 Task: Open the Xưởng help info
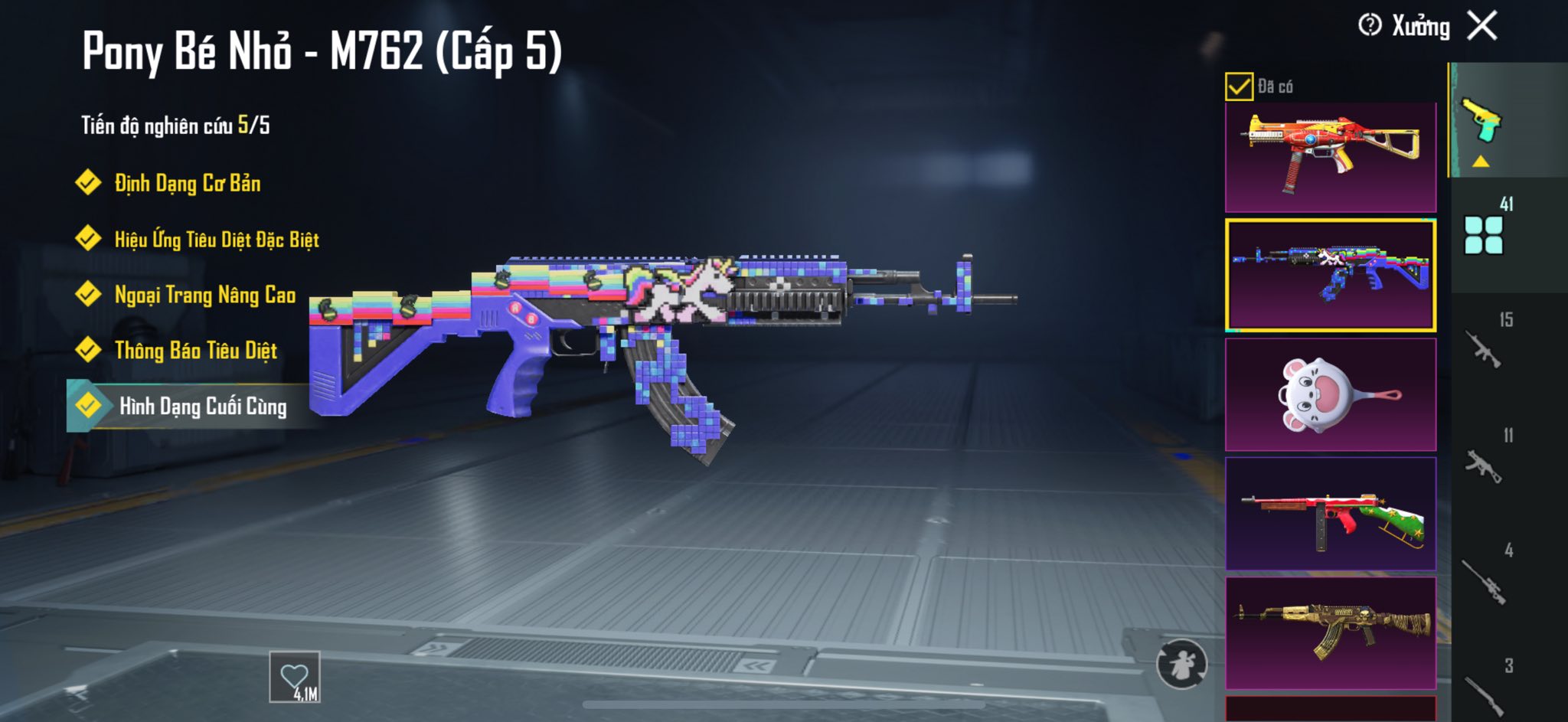click(1370, 25)
